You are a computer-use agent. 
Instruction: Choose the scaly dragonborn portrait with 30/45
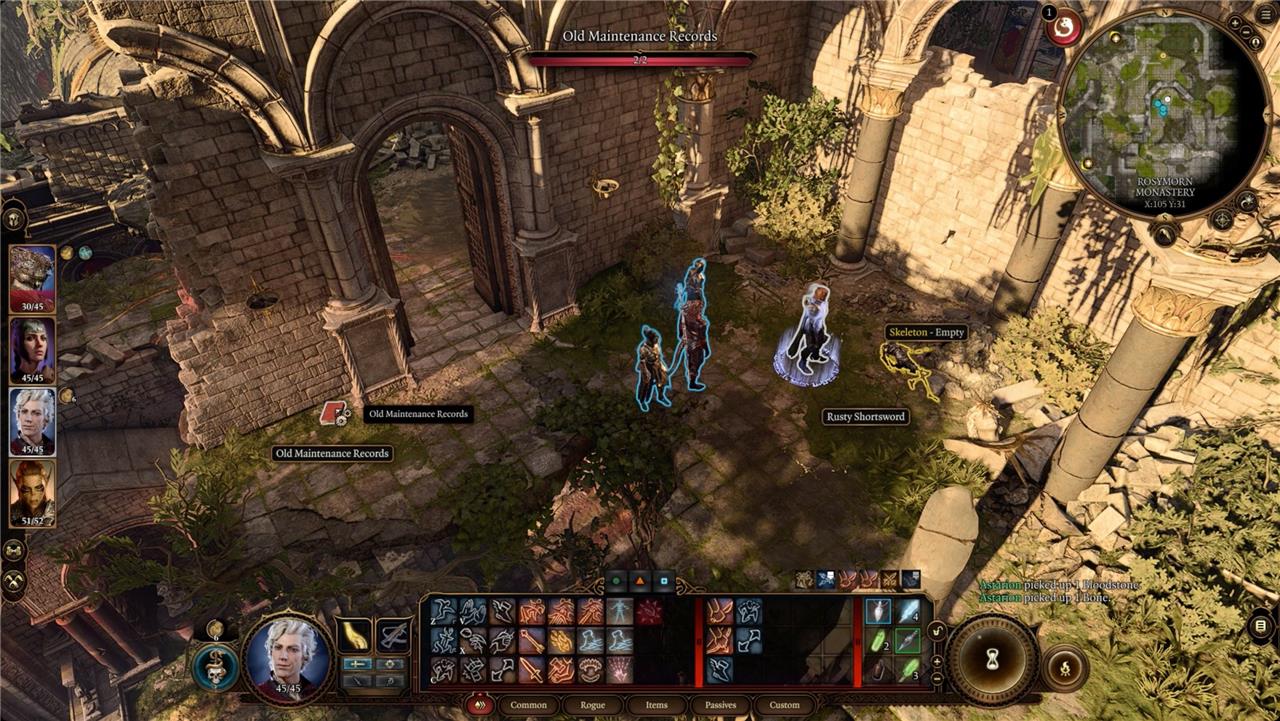(32, 279)
